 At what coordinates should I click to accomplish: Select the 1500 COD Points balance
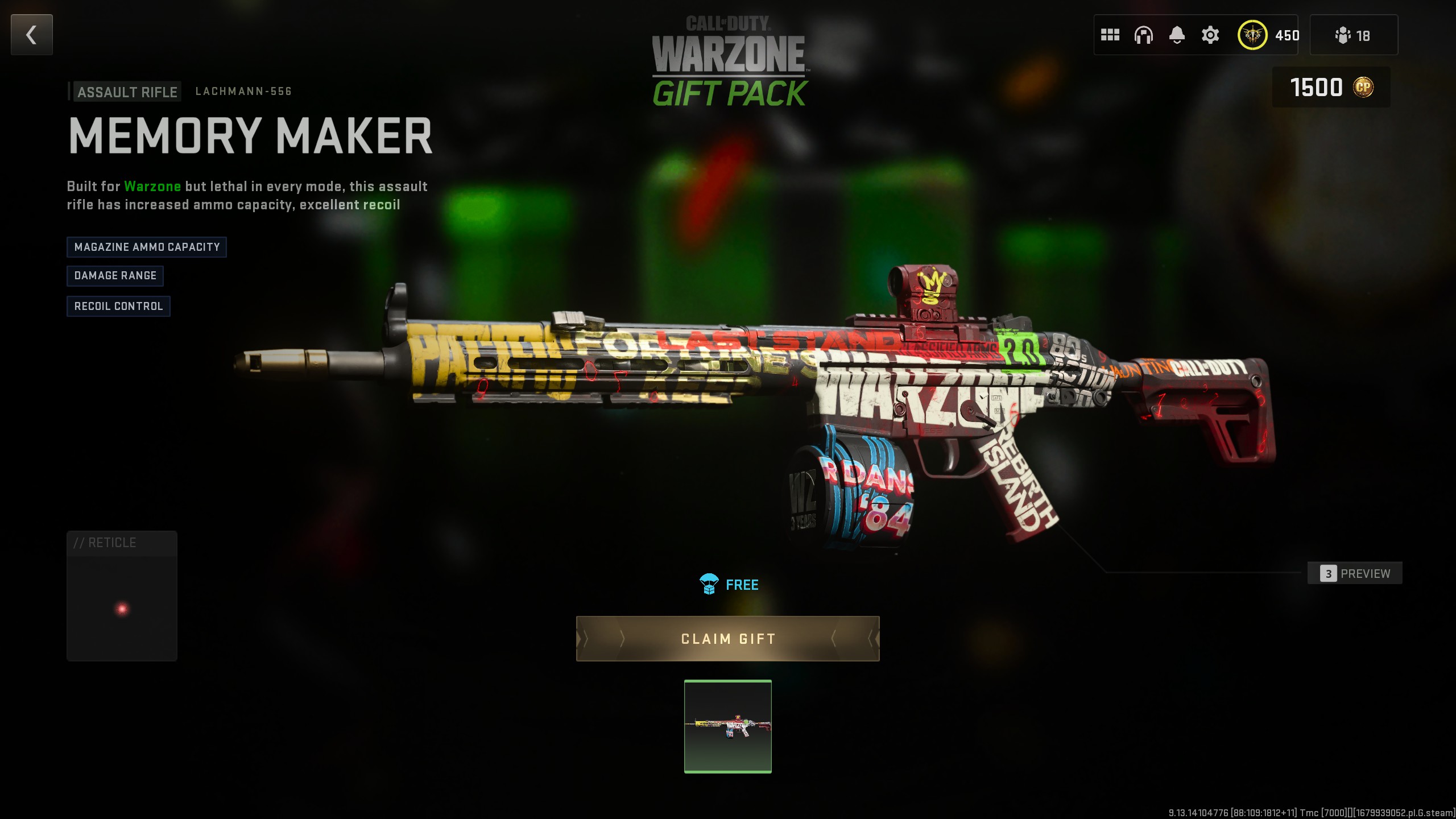point(1331,88)
